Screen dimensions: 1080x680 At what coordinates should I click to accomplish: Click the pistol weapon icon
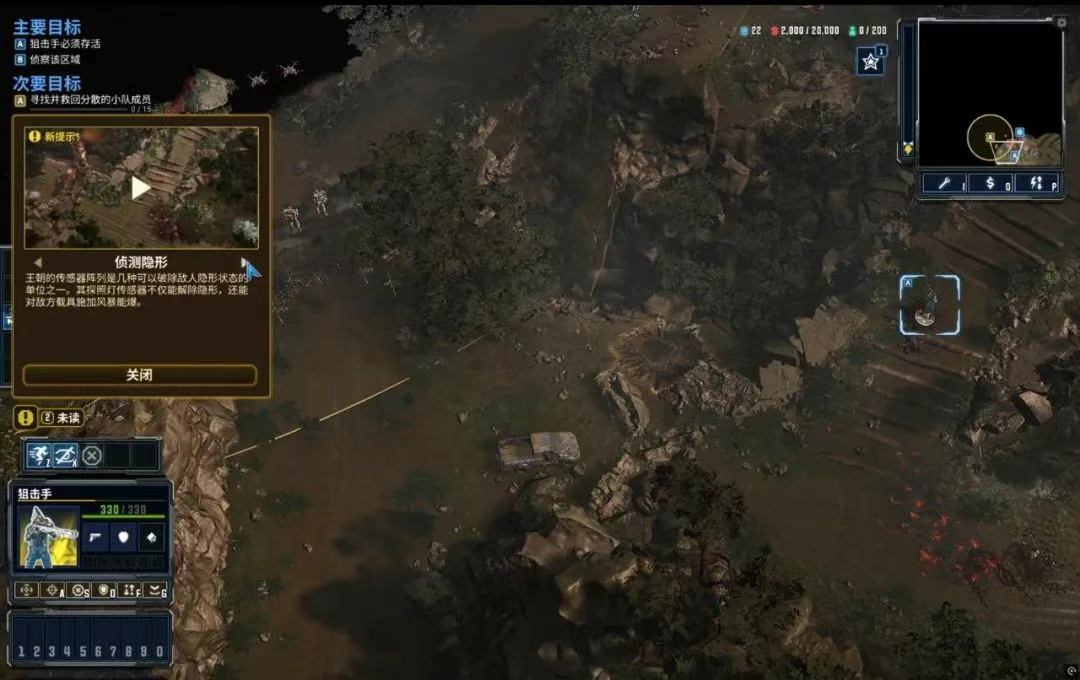tap(96, 538)
